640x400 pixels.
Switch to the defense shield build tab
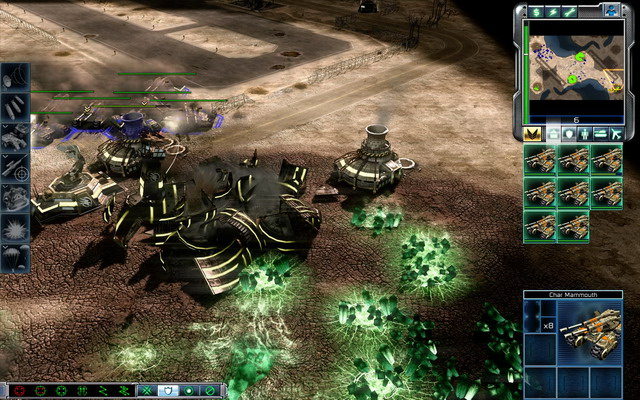567,133
